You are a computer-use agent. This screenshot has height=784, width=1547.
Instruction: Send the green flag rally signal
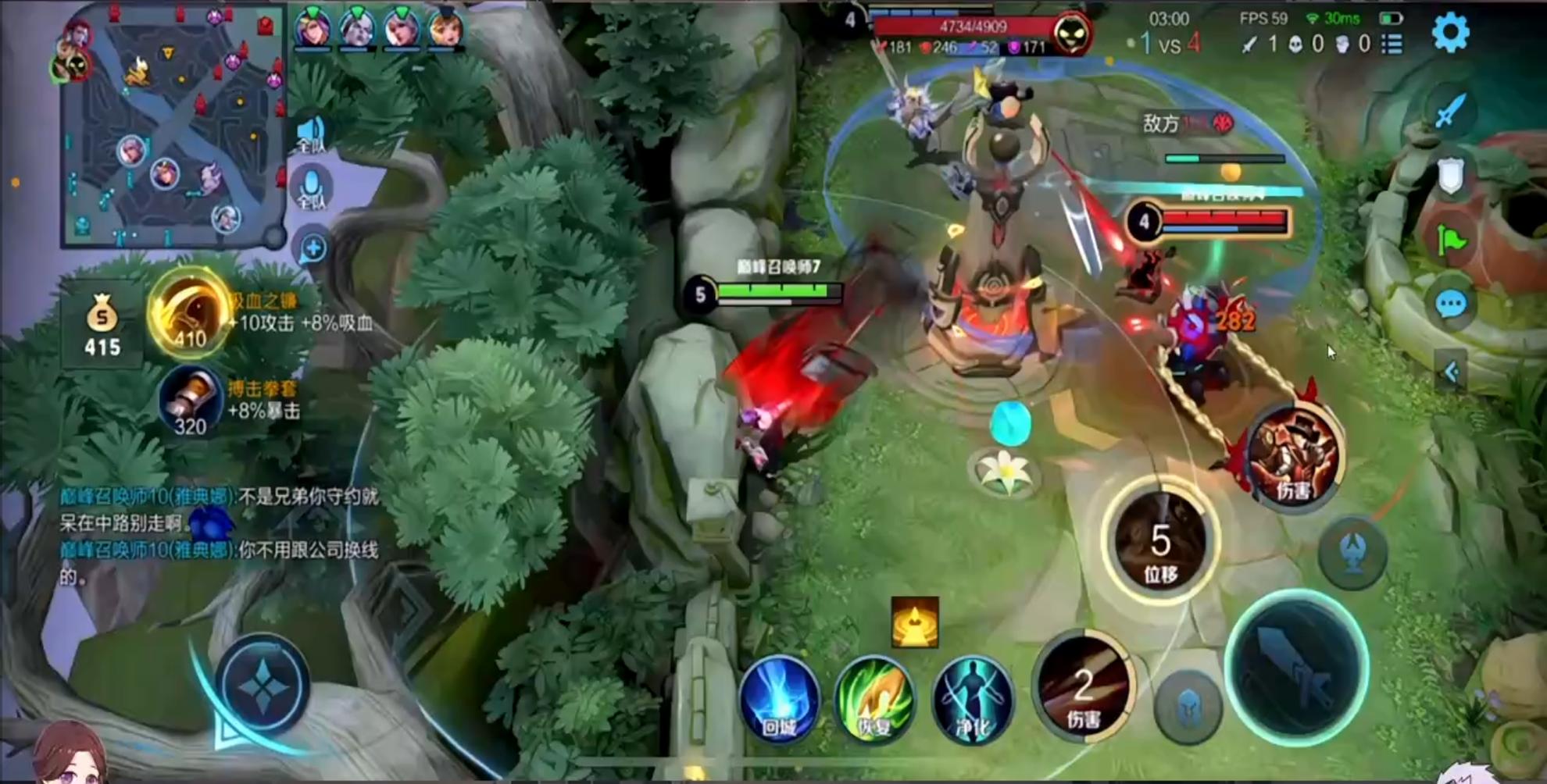pos(1451,241)
